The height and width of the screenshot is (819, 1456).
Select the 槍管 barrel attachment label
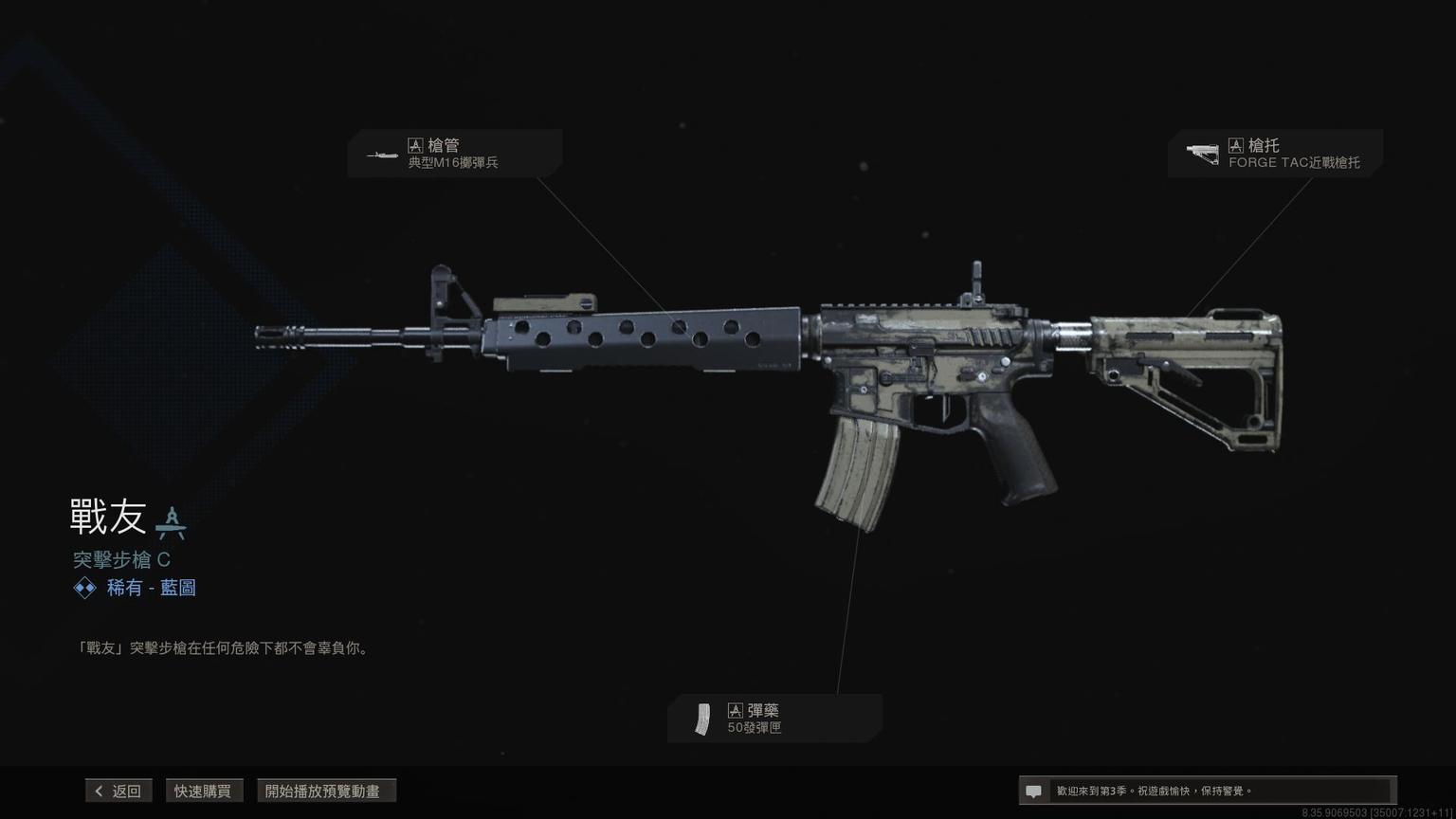454,154
